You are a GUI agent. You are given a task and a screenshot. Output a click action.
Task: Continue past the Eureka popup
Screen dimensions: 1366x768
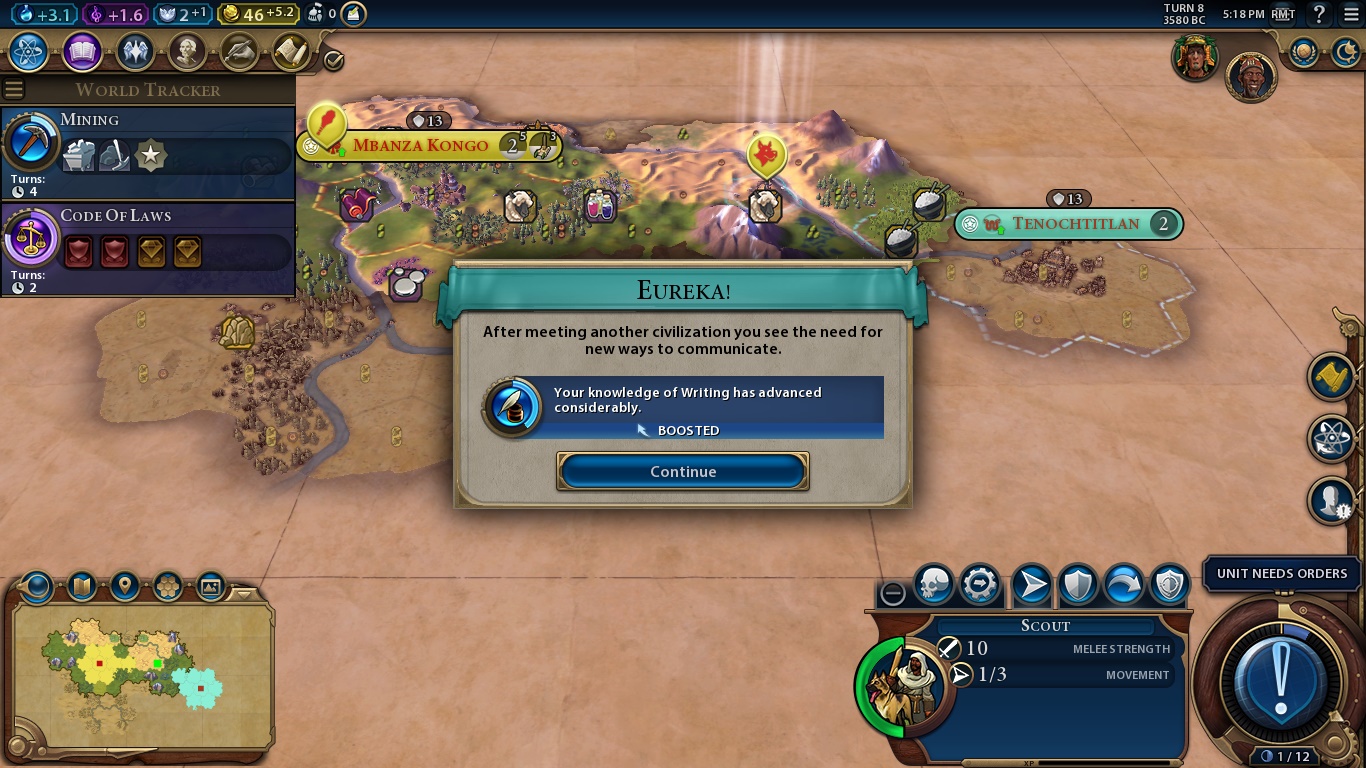coord(683,472)
